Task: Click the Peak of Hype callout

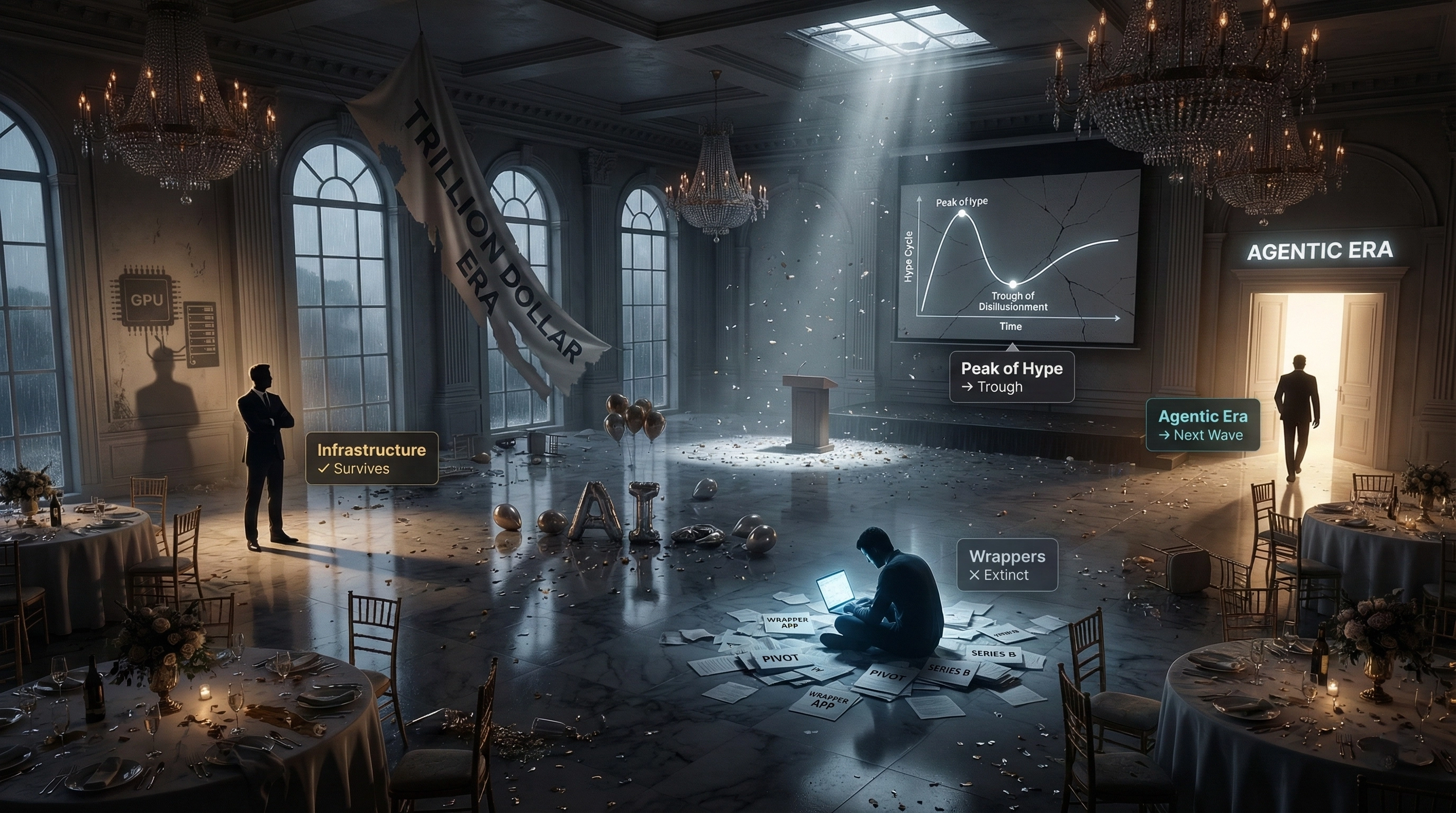Action: click(1011, 377)
